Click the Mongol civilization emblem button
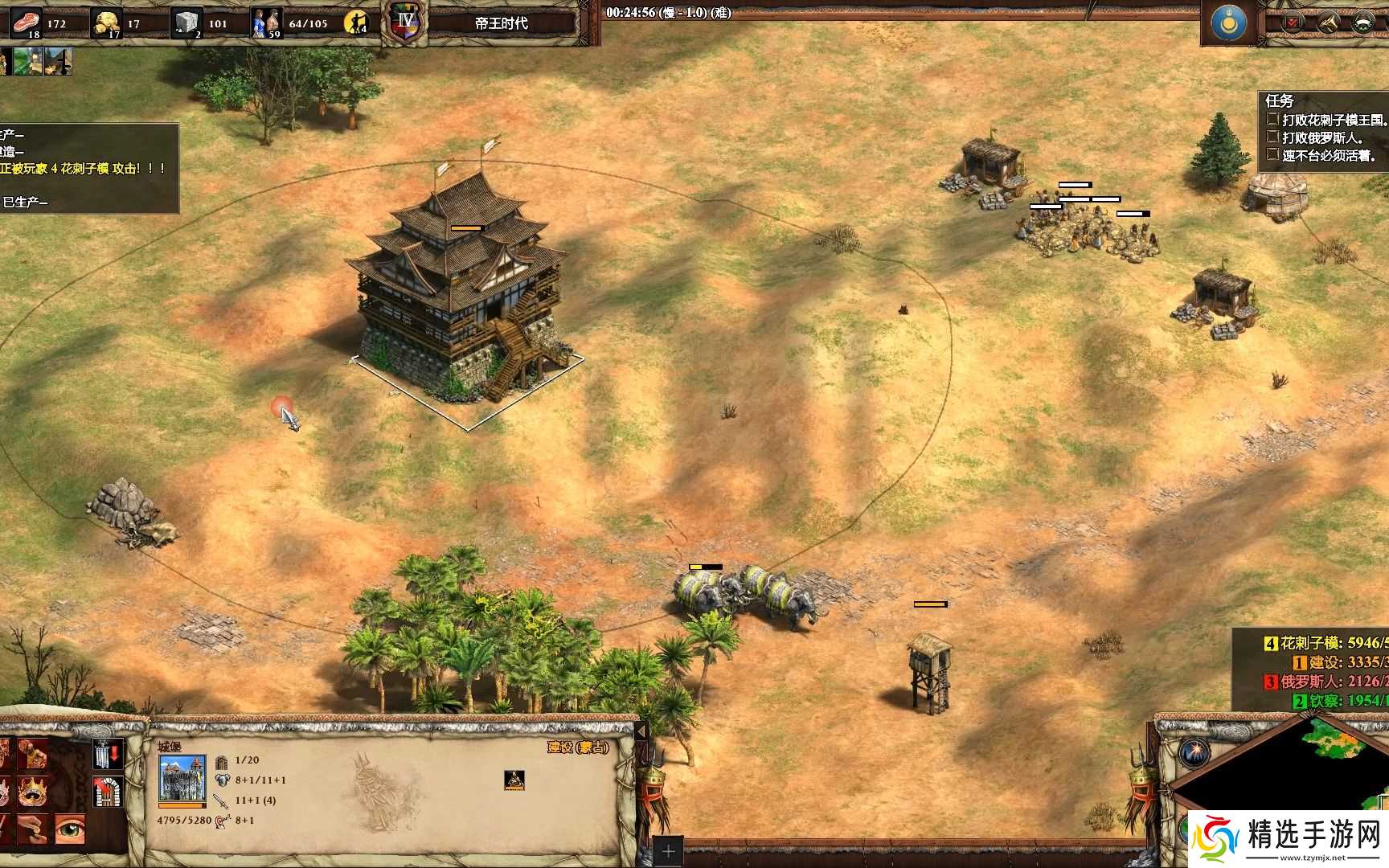 (1228, 23)
